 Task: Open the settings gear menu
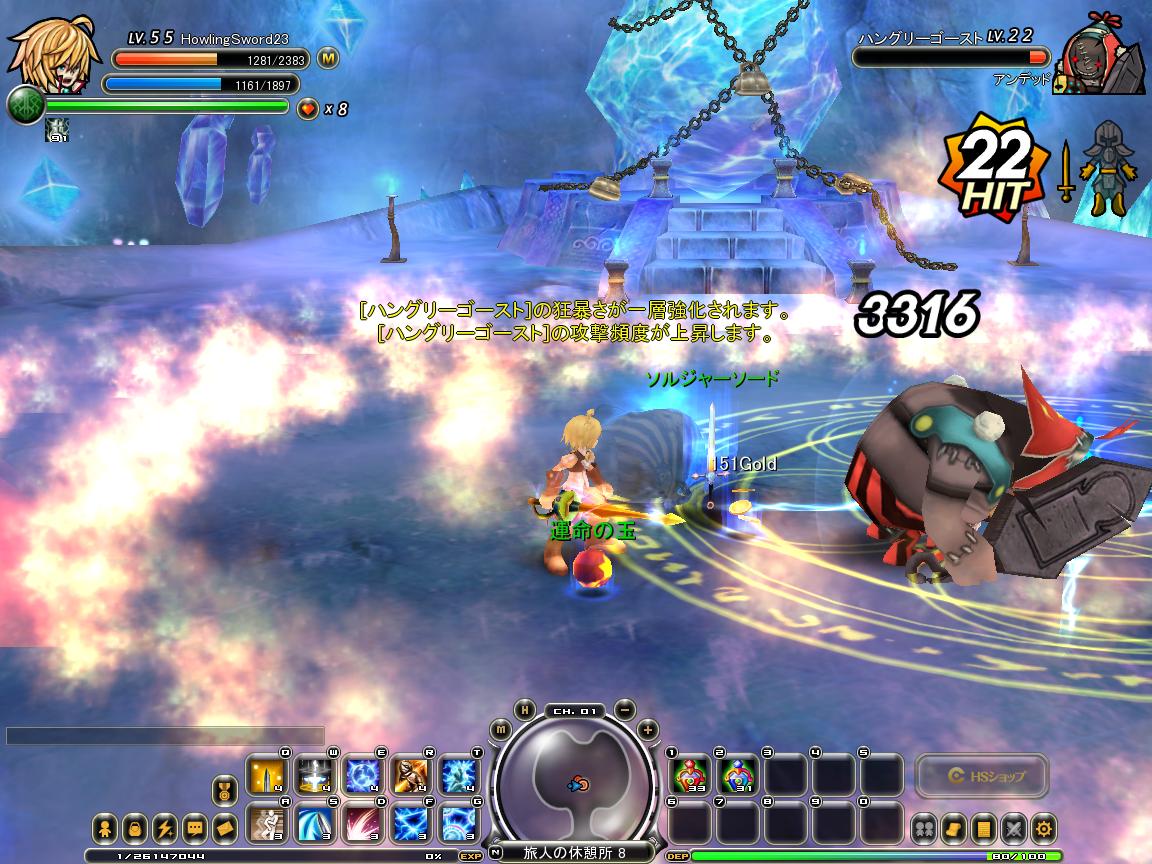(1044, 828)
